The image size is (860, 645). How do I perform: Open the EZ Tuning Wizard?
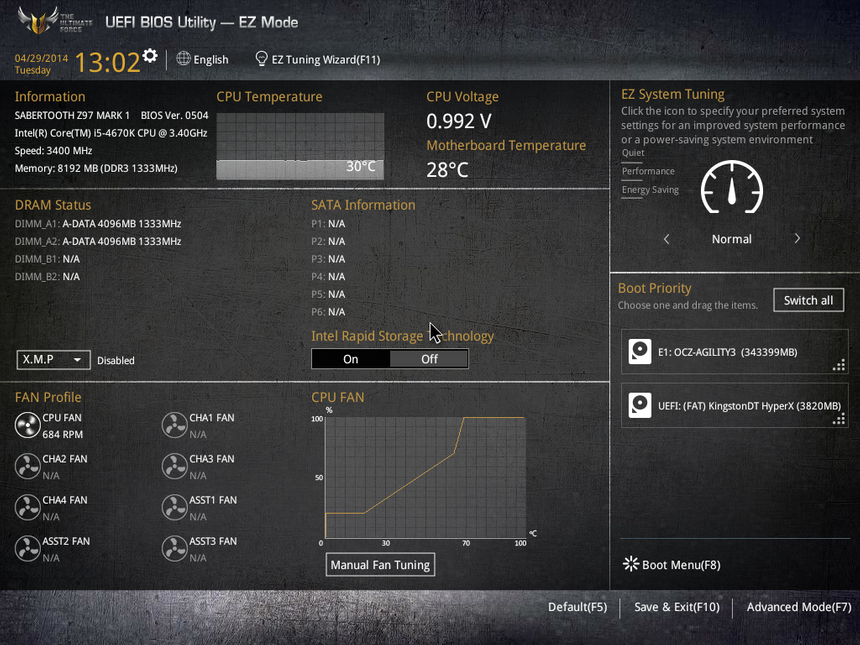pos(317,59)
